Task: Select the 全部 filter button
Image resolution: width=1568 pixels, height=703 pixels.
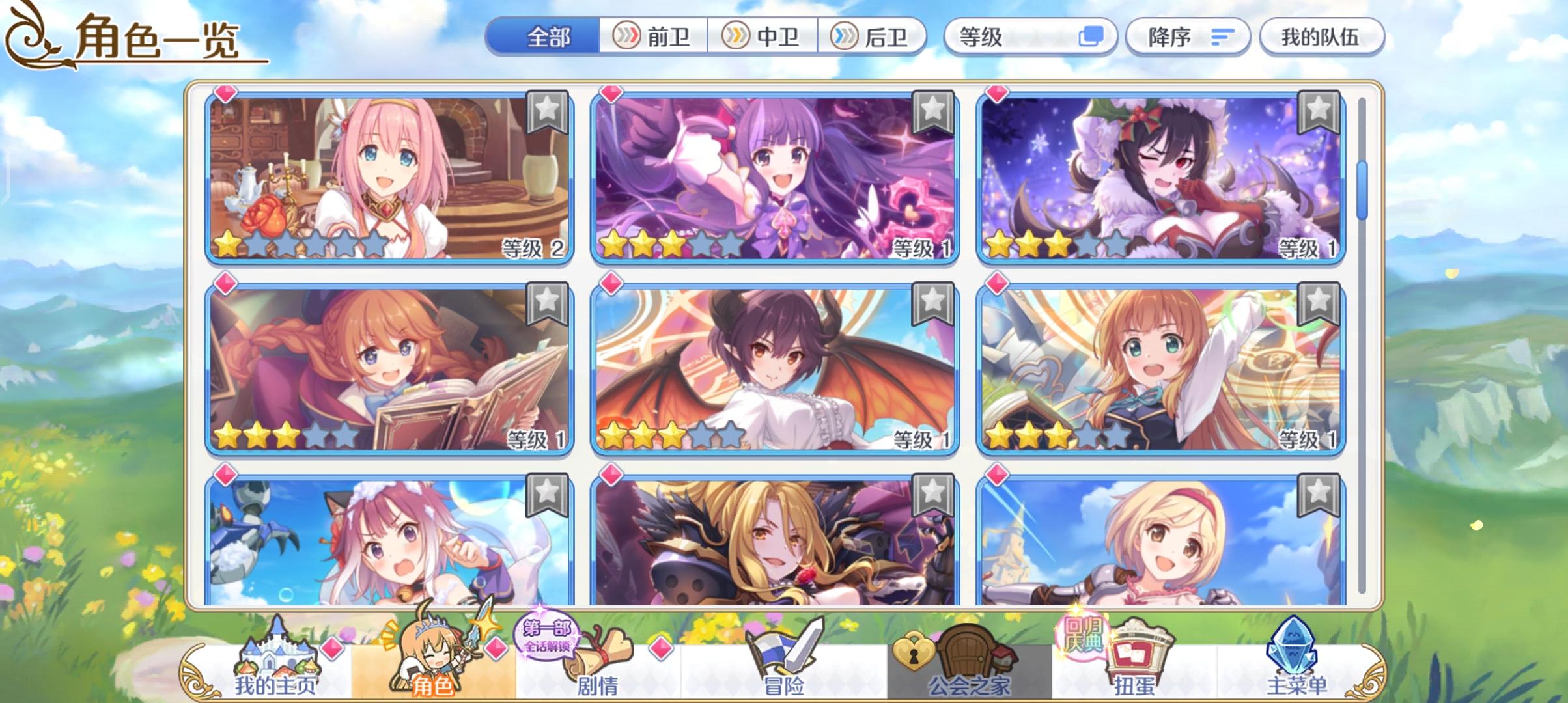Action: click(547, 37)
